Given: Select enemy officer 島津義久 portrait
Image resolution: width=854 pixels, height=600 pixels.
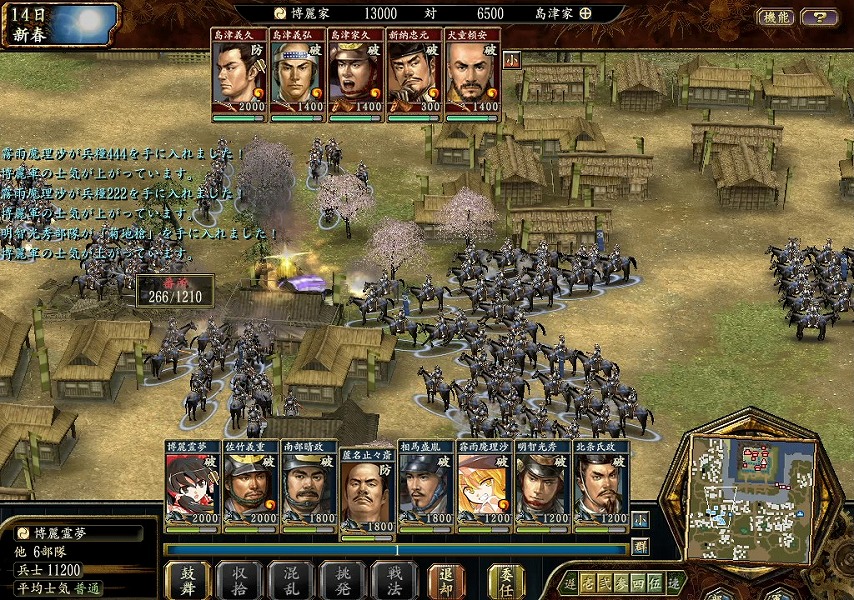Looking at the screenshot, I should tap(239, 74).
